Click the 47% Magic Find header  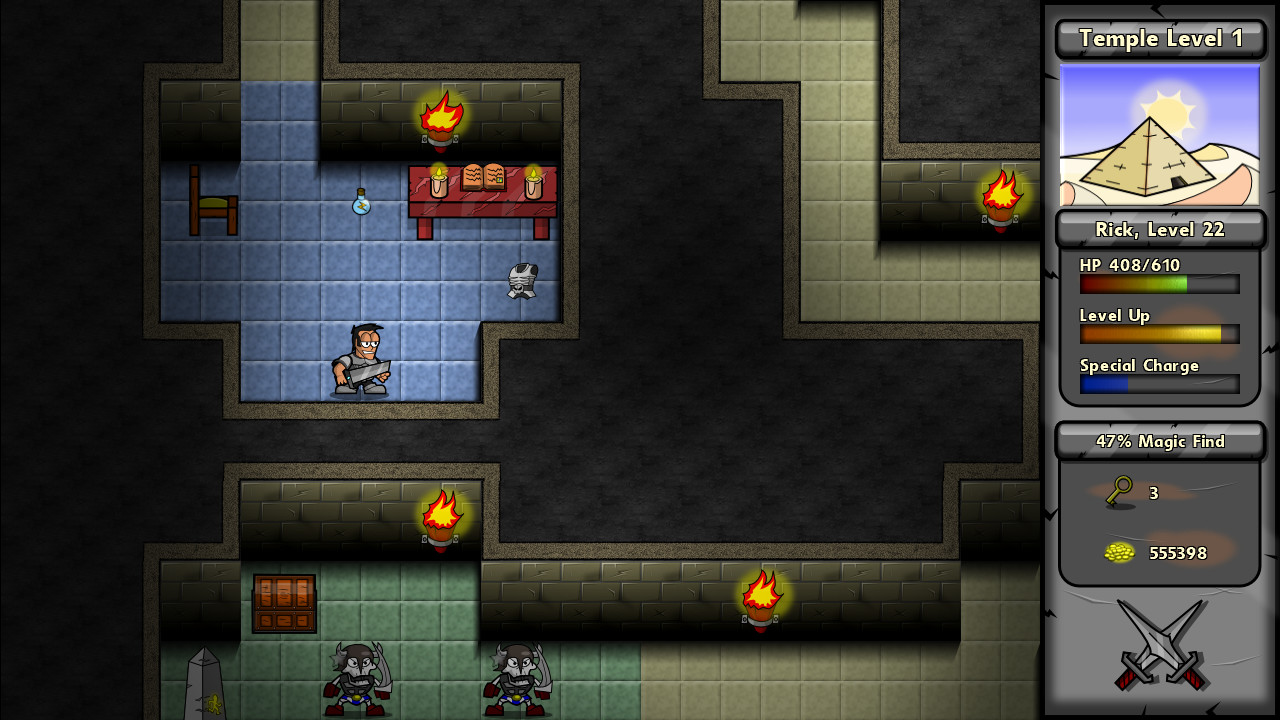1159,441
